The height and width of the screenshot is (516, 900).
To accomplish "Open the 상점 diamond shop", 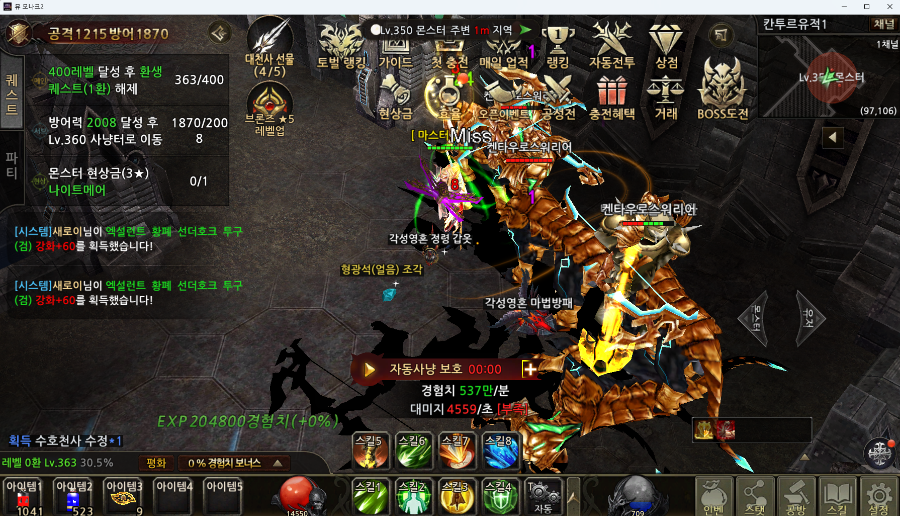I will point(665,46).
